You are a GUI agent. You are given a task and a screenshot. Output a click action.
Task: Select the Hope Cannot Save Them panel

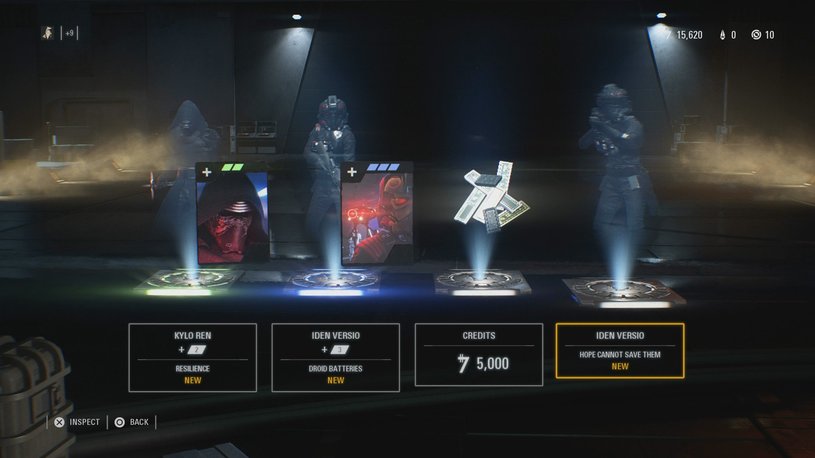click(x=620, y=350)
